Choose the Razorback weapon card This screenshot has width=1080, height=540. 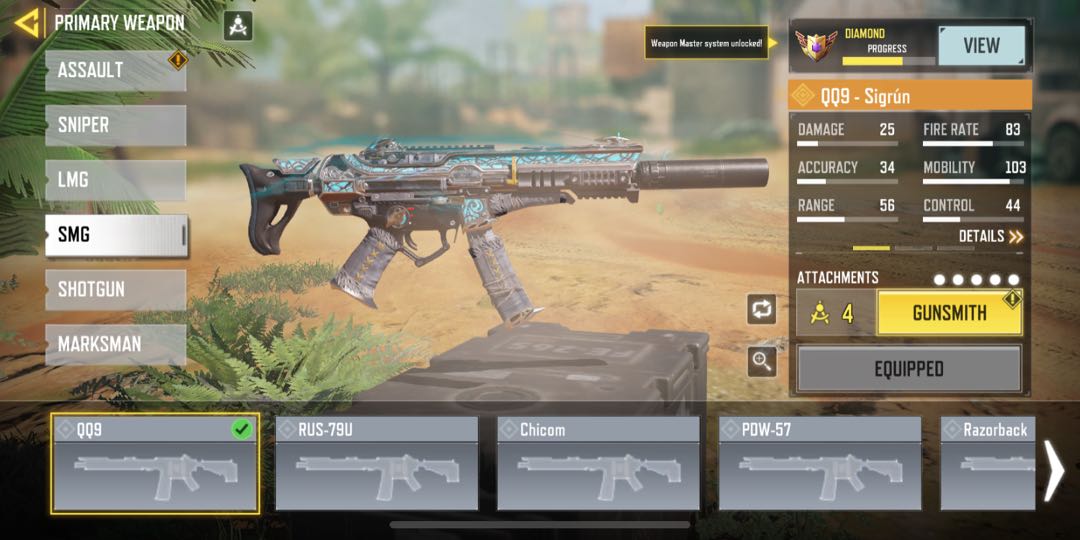coord(988,463)
